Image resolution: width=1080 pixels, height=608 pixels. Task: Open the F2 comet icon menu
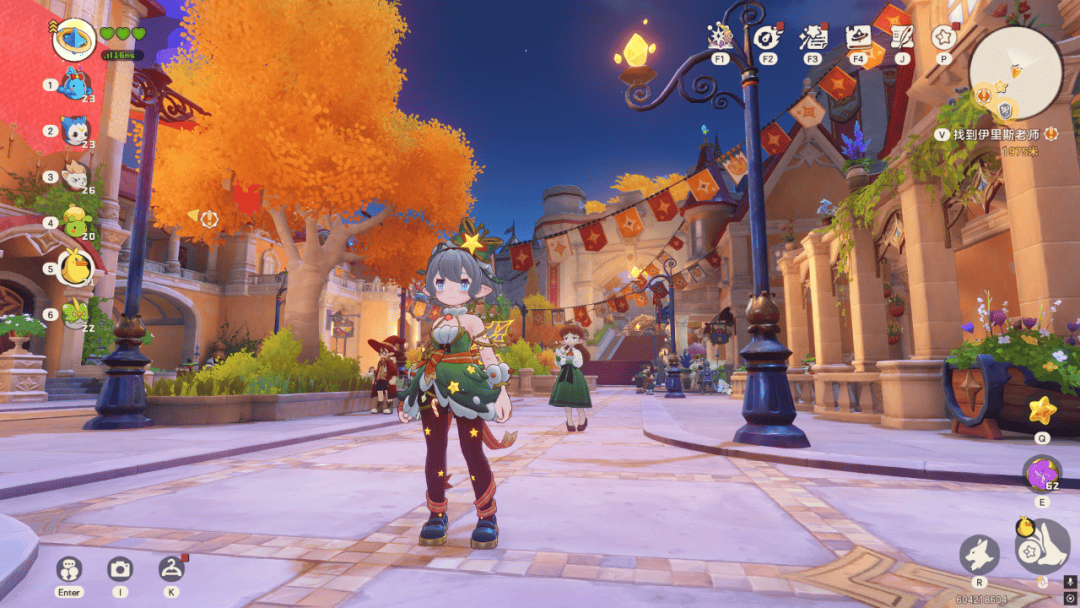click(767, 37)
